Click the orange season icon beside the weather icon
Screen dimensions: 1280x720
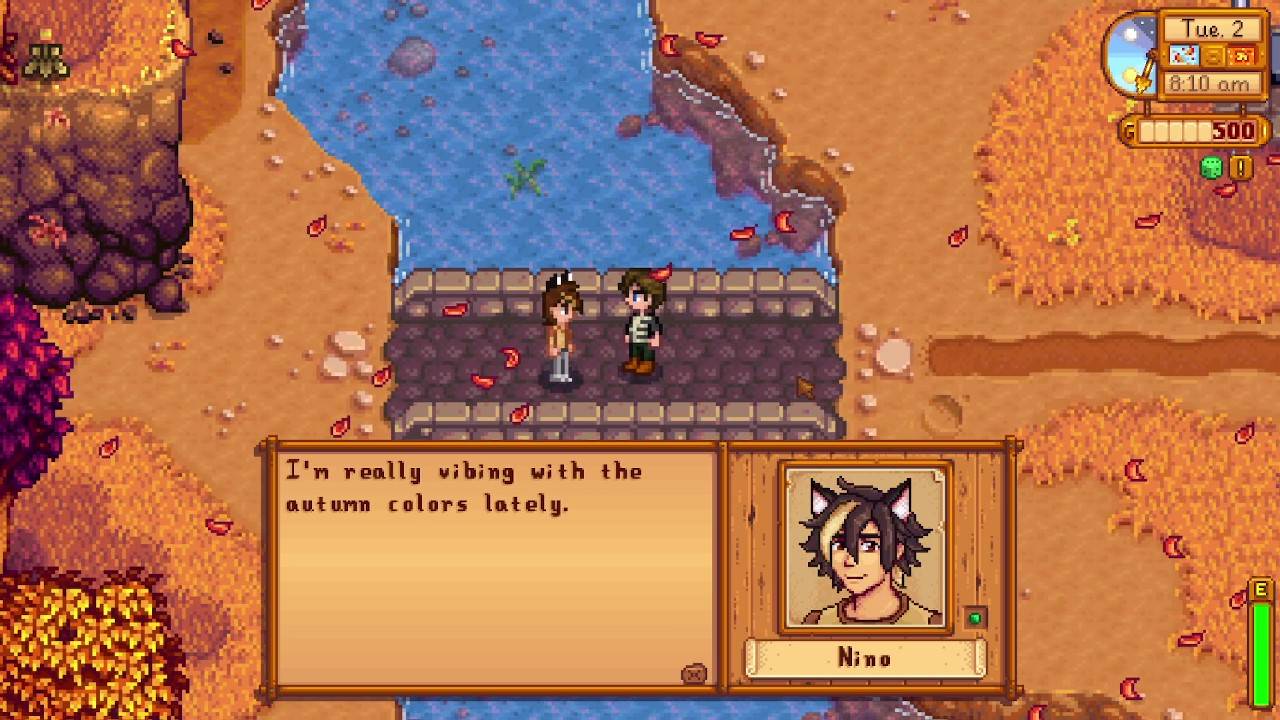pos(1242,57)
